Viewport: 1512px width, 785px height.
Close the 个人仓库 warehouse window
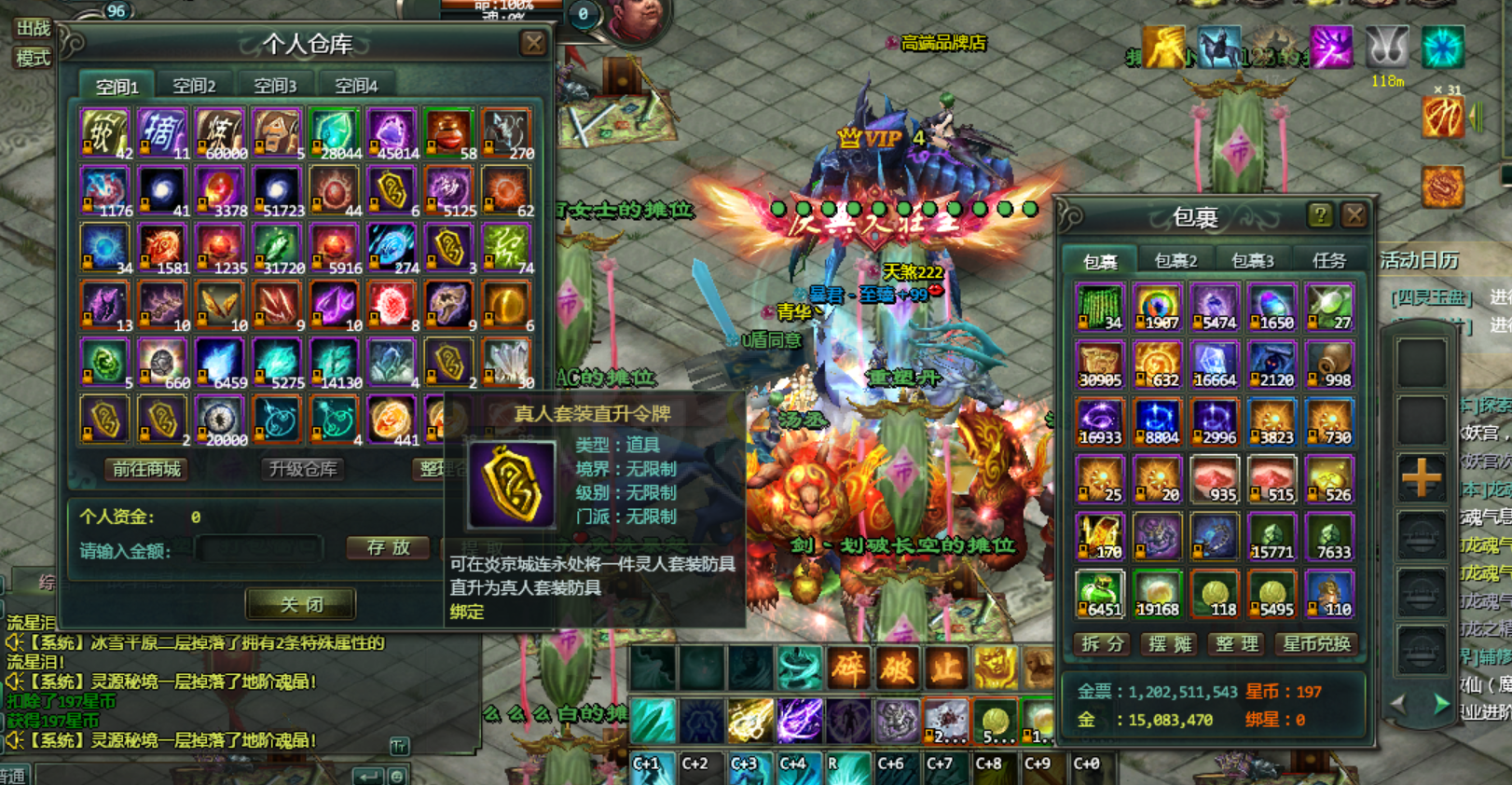click(x=533, y=43)
